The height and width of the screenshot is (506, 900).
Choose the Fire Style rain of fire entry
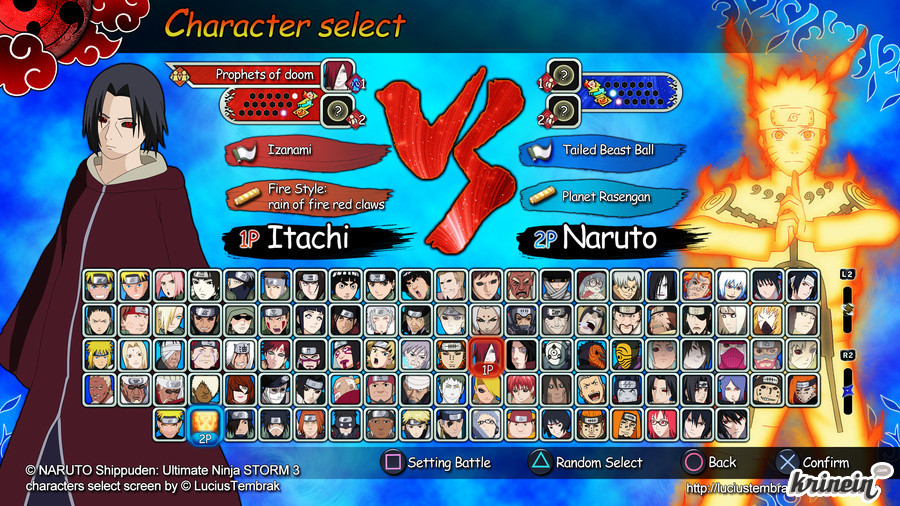(310, 197)
